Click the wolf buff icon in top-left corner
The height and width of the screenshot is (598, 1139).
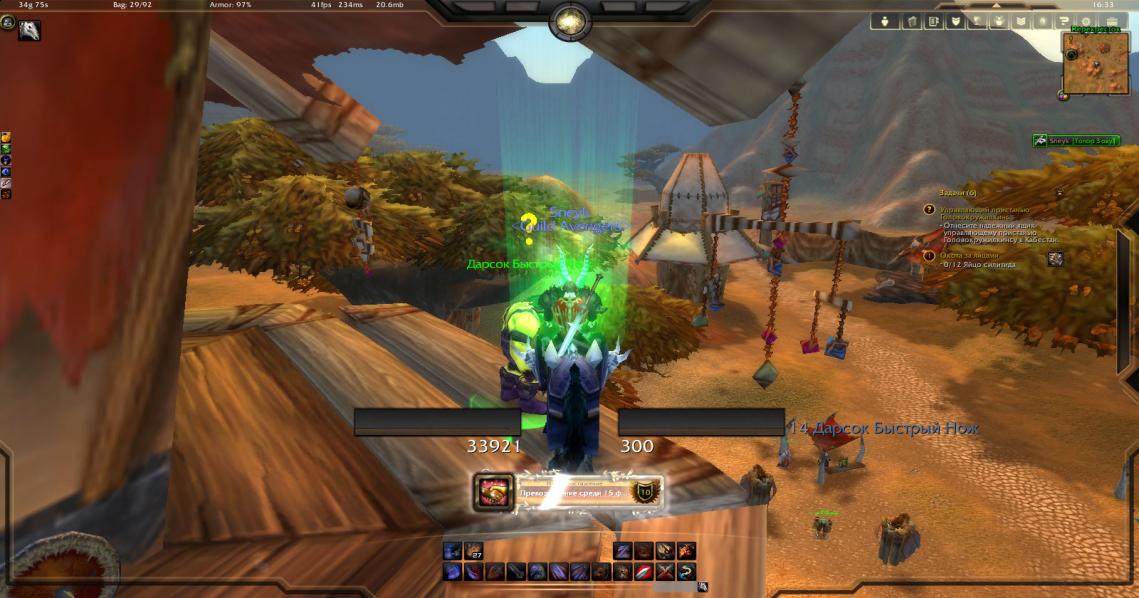(x=29, y=31)
